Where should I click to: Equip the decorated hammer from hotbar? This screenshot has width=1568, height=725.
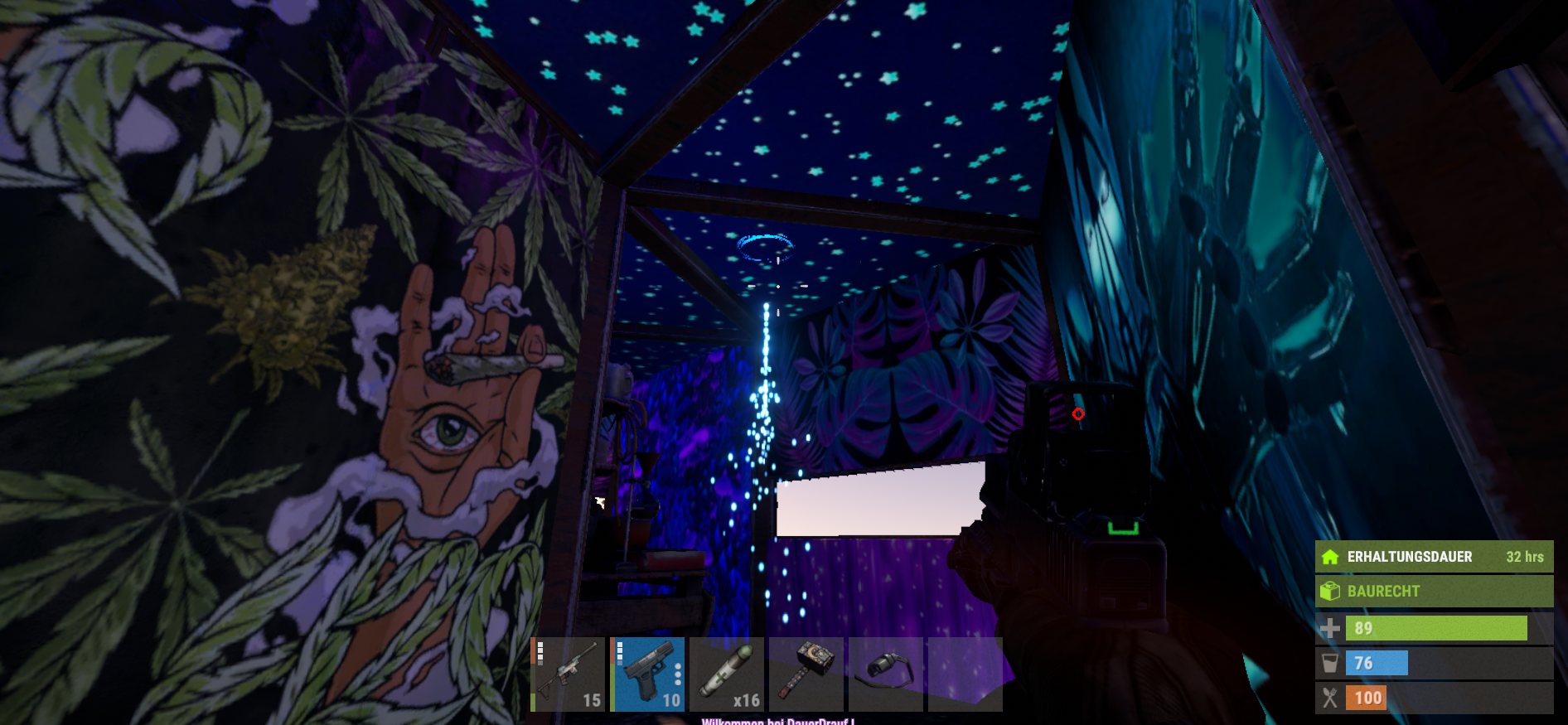click(806, 674)
